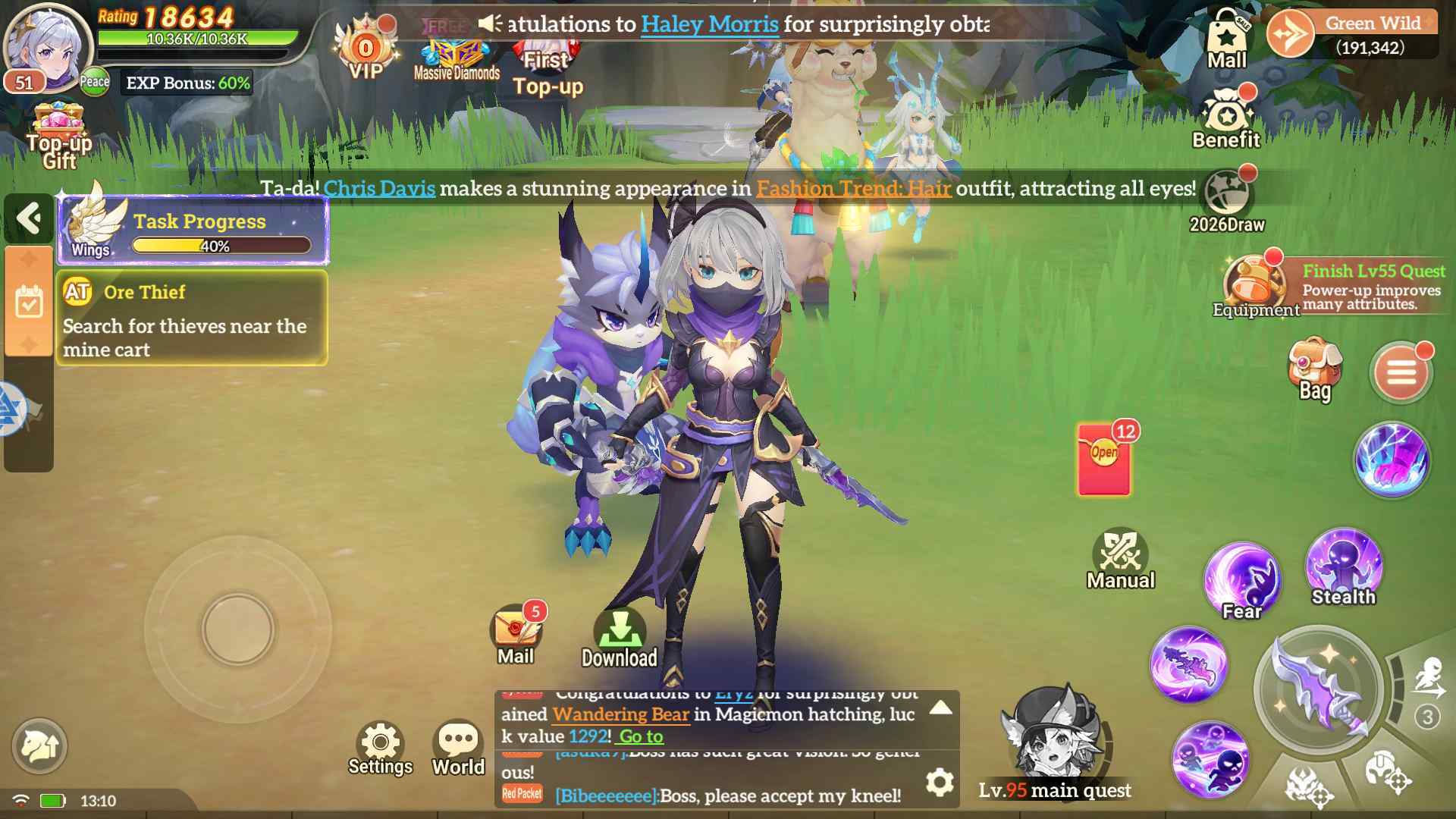1456x819 pixels.
Task: Expand the Ore Thief quest details
Action: click(x=190, y=318)
